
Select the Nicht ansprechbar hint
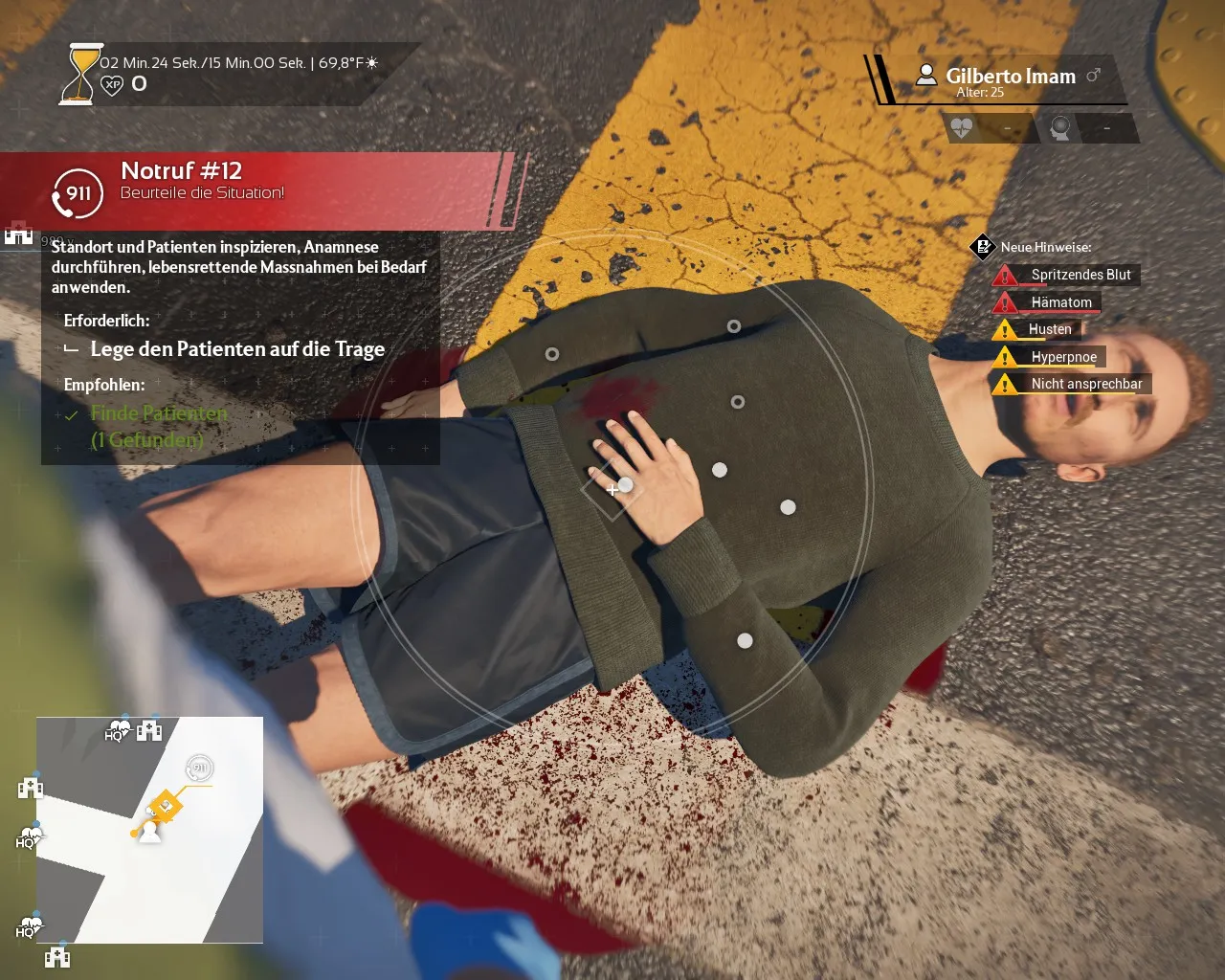coord(1085,384)
